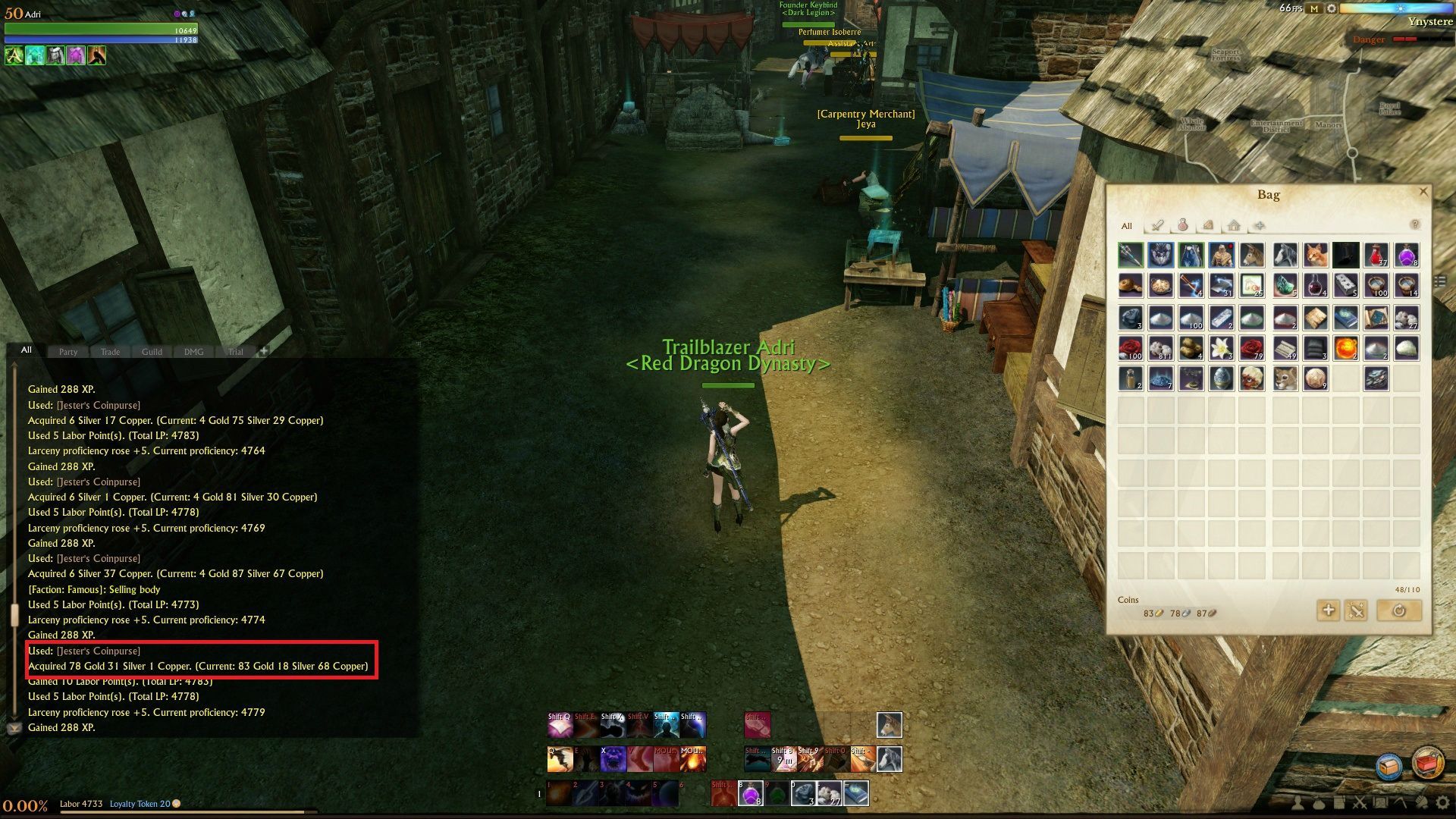The width and height of the screenshot is (1456, 819).
Task: Open character info icon in bottom-right bar
Action: (1298, 802)
